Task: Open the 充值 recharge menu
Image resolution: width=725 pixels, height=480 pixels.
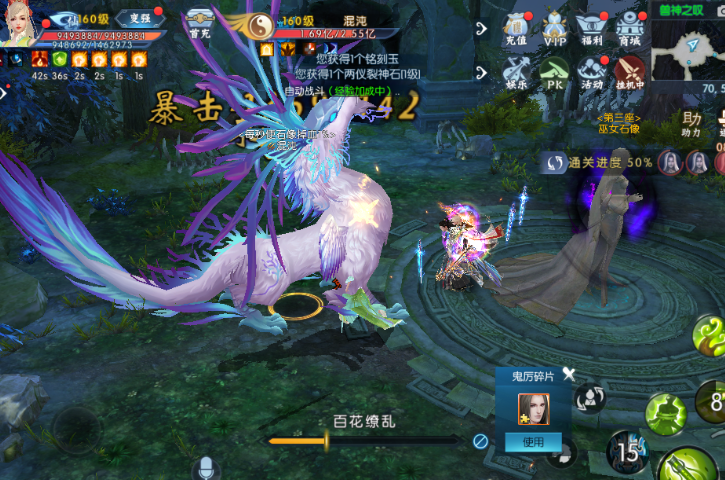Action: 516,28
